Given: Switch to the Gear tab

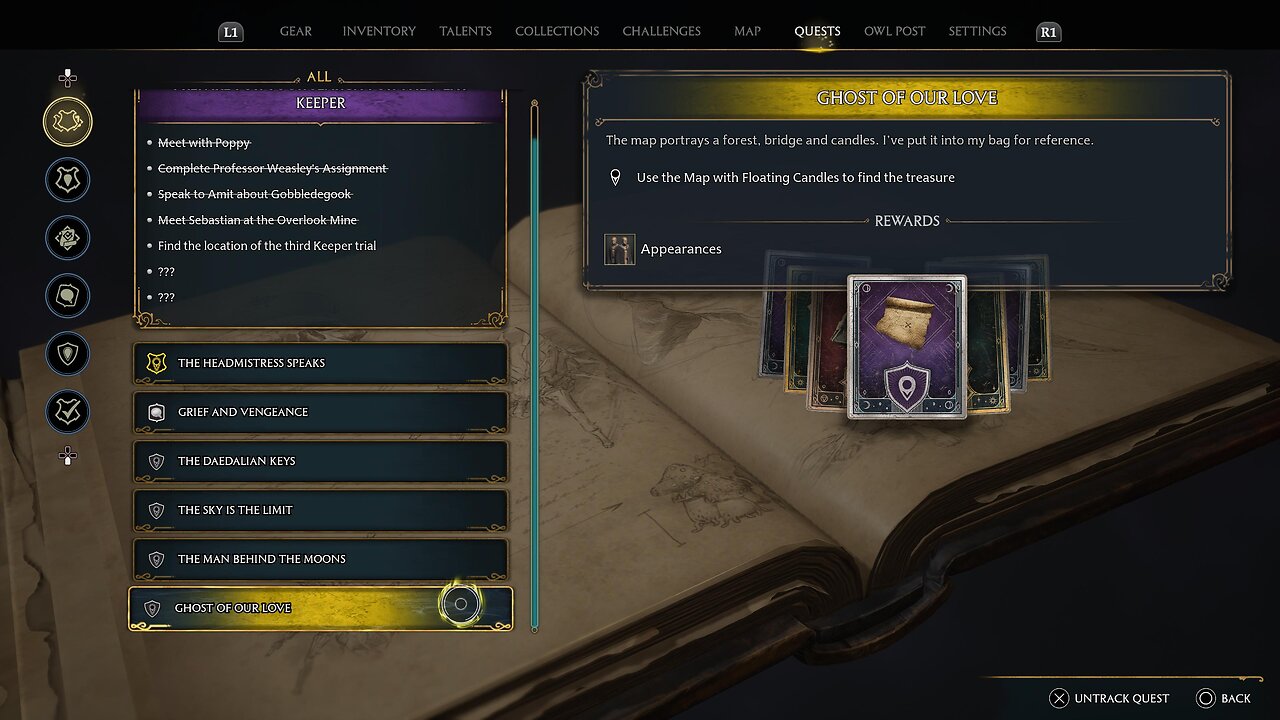Looking at the screenshot, I should 295,31.
